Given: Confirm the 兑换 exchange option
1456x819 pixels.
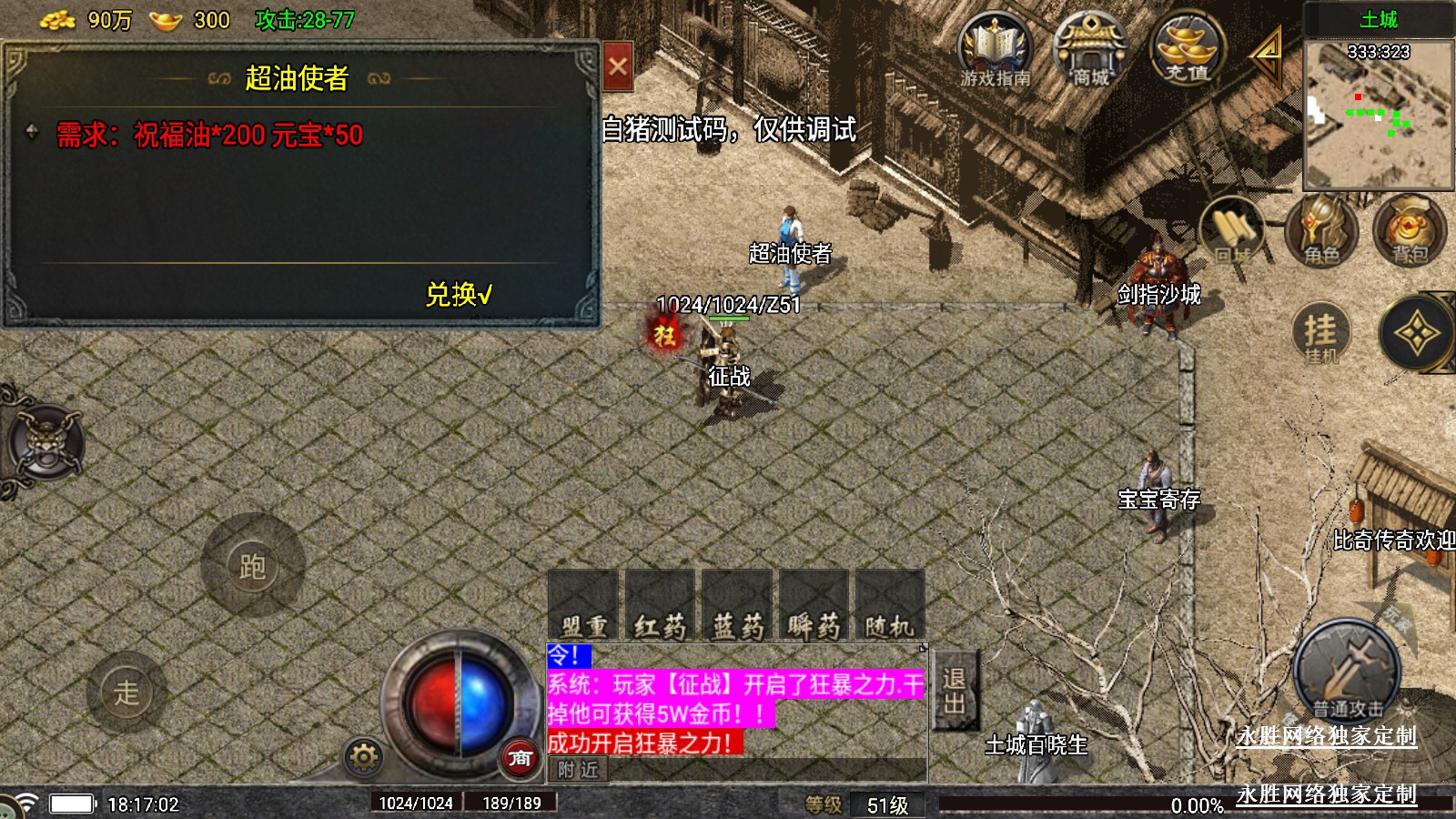Looking at the screenshot, I should (x=459, y=294).
